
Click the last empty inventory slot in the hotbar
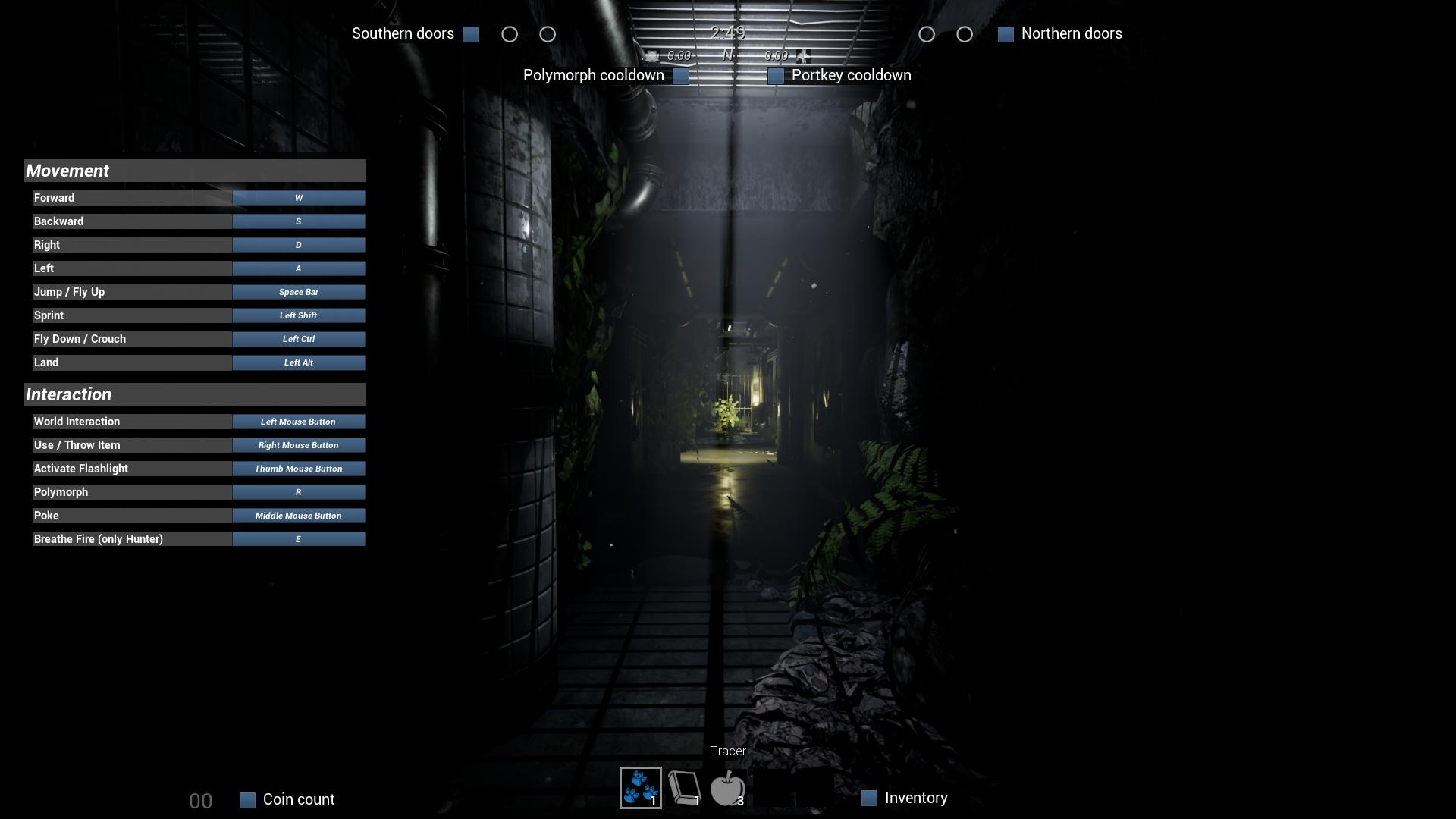[815, 789]
